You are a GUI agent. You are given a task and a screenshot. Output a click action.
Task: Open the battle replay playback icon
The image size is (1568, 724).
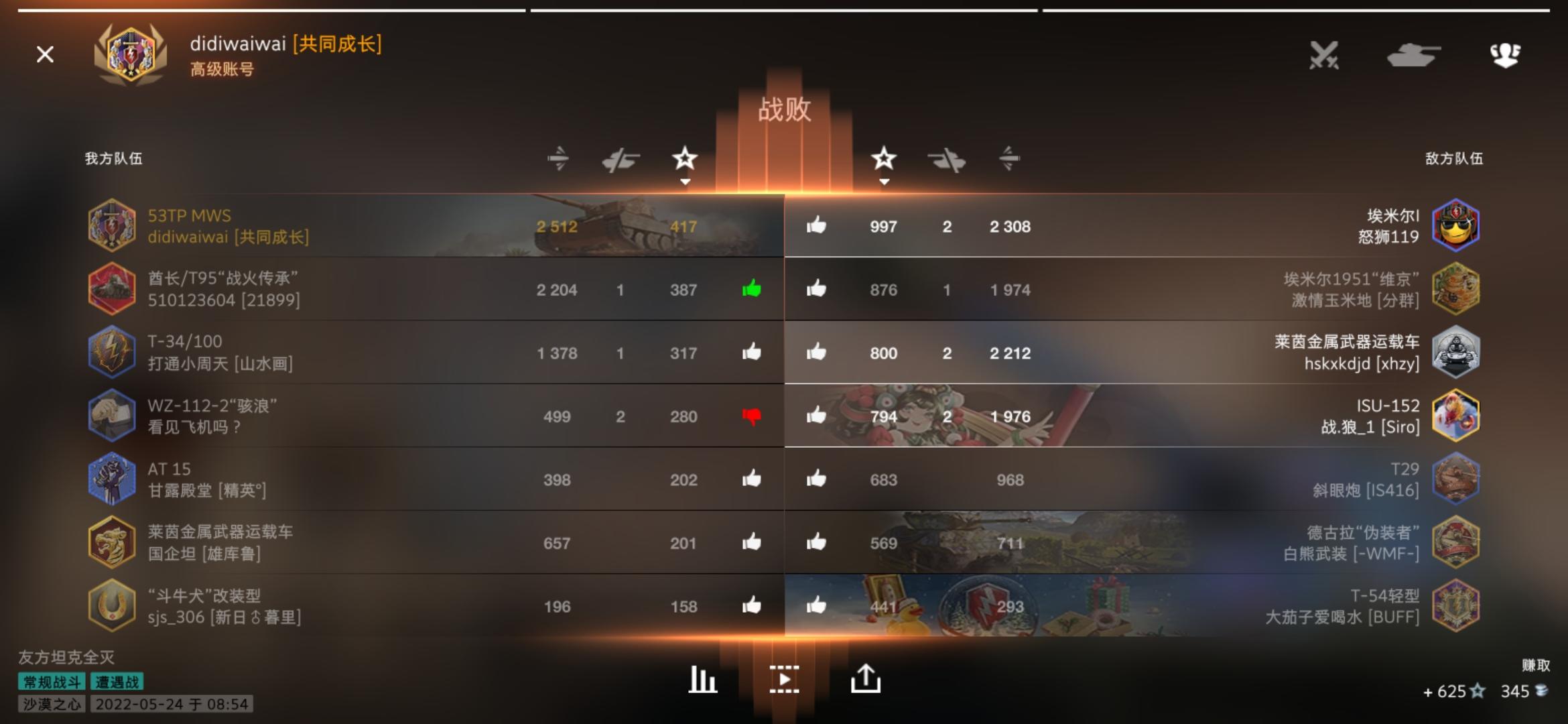tap(785, 678)
